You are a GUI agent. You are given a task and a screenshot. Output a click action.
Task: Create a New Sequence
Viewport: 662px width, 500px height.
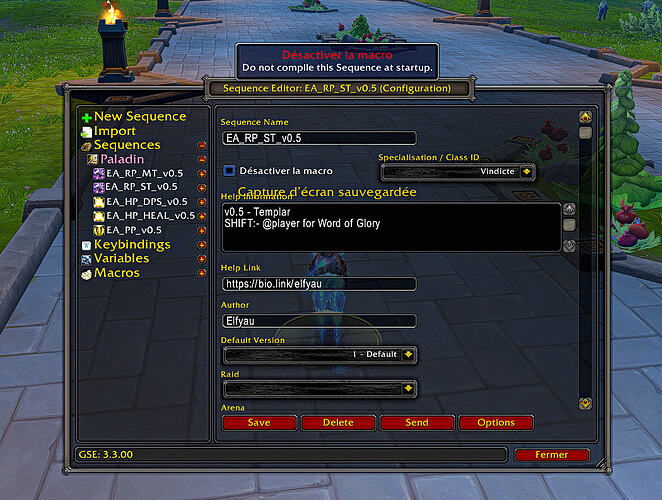(139, 116)
